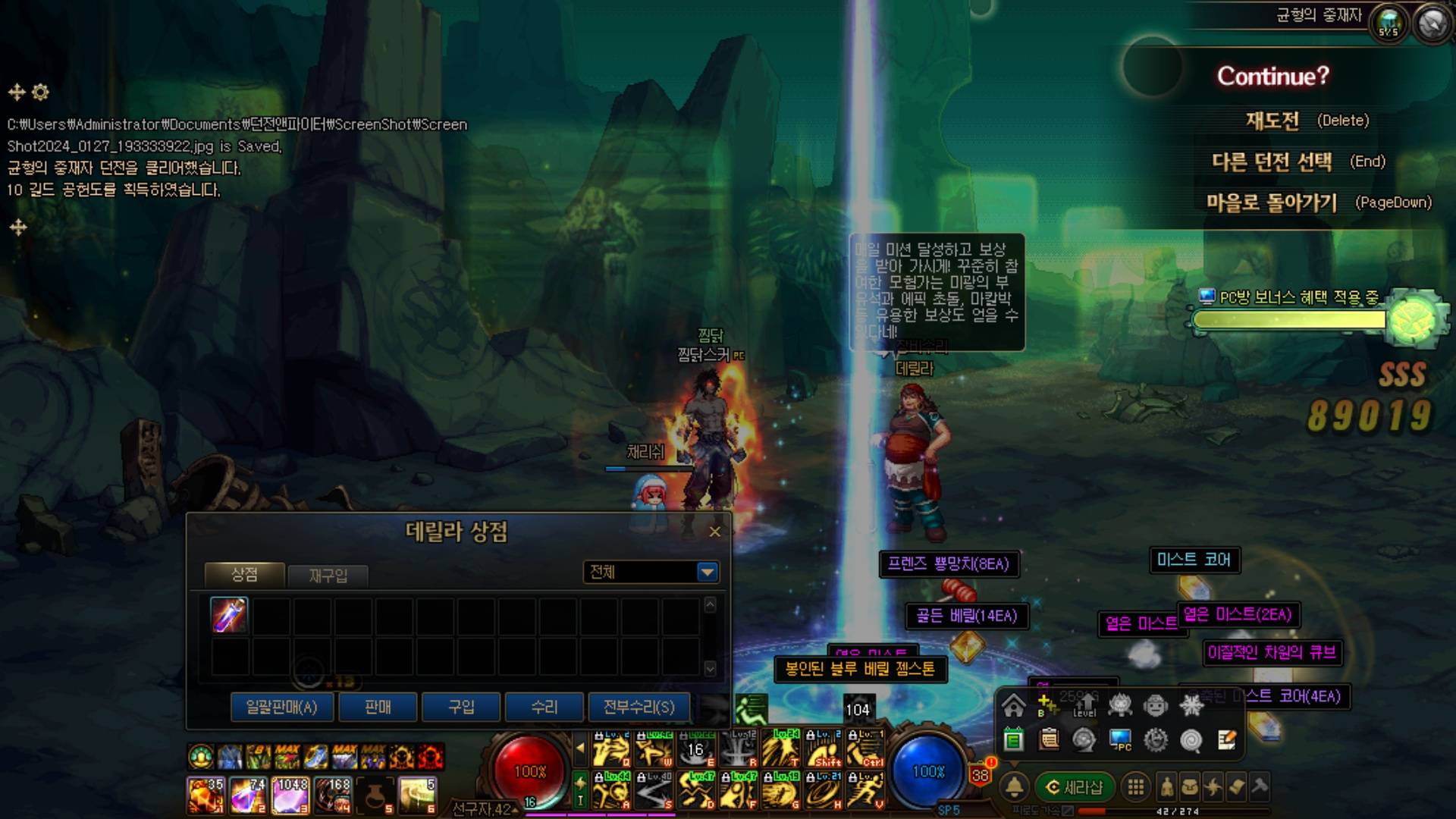This screenshot has height=819, width=1456.
Task: Close the 데릴라 상점 shop window
Action: (714, 532)
